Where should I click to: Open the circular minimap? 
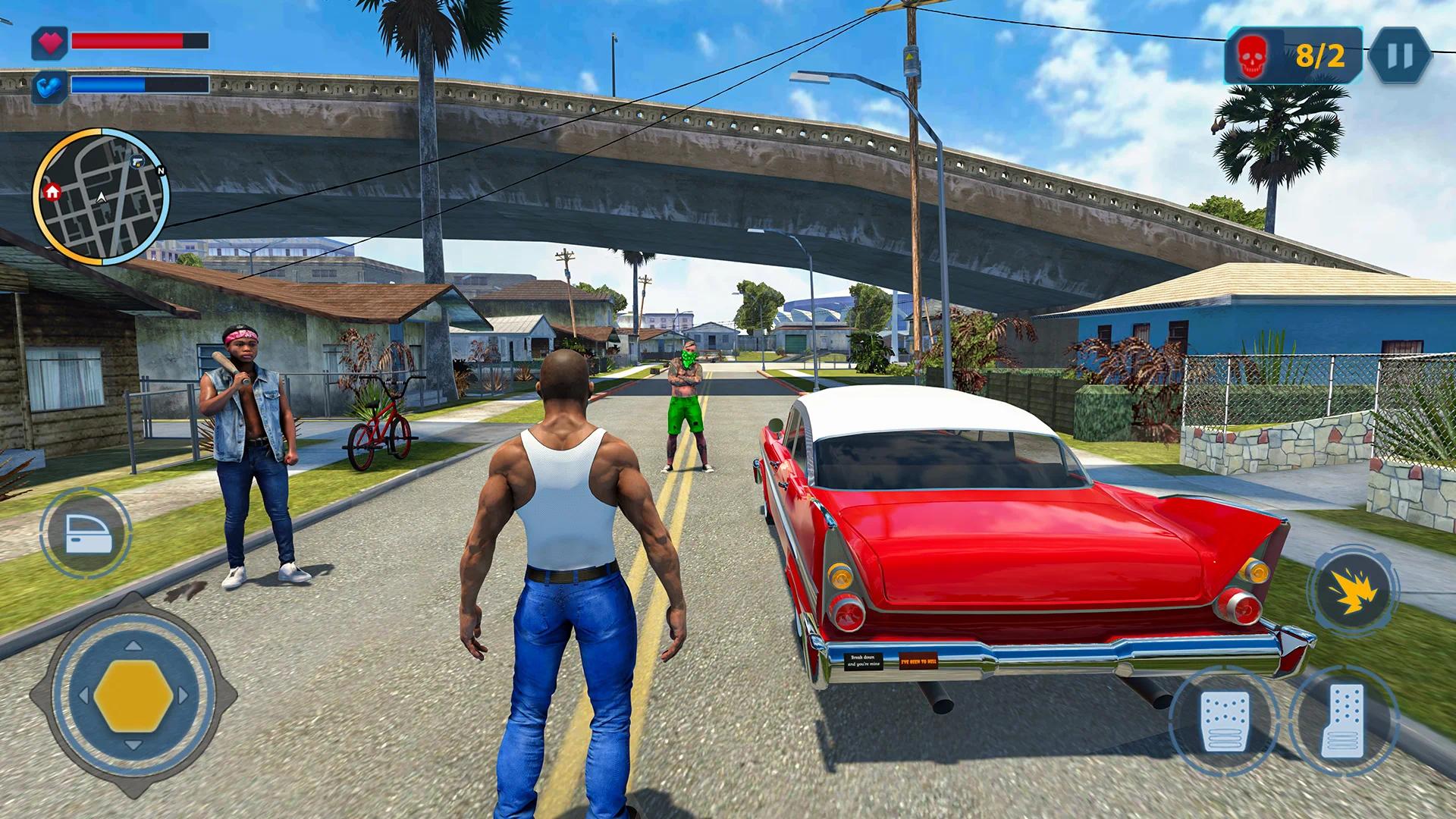click(x=101, y=197)
